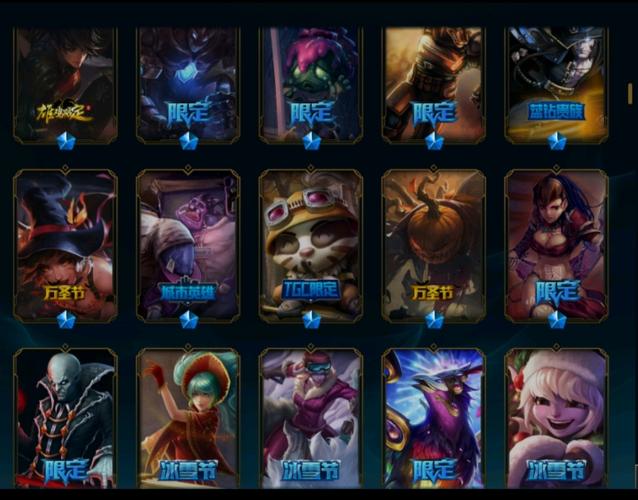
Task: Open the green creature with pink hair skin
Action: (311, 82)
